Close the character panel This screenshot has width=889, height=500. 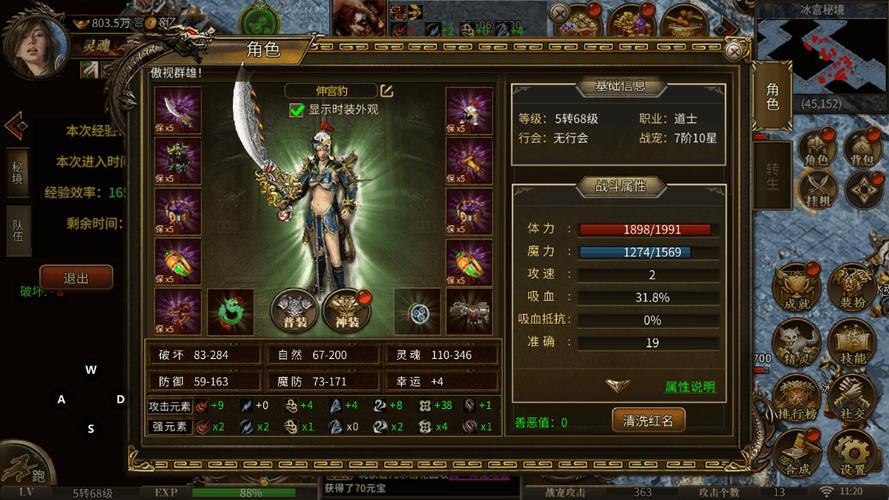735,51
